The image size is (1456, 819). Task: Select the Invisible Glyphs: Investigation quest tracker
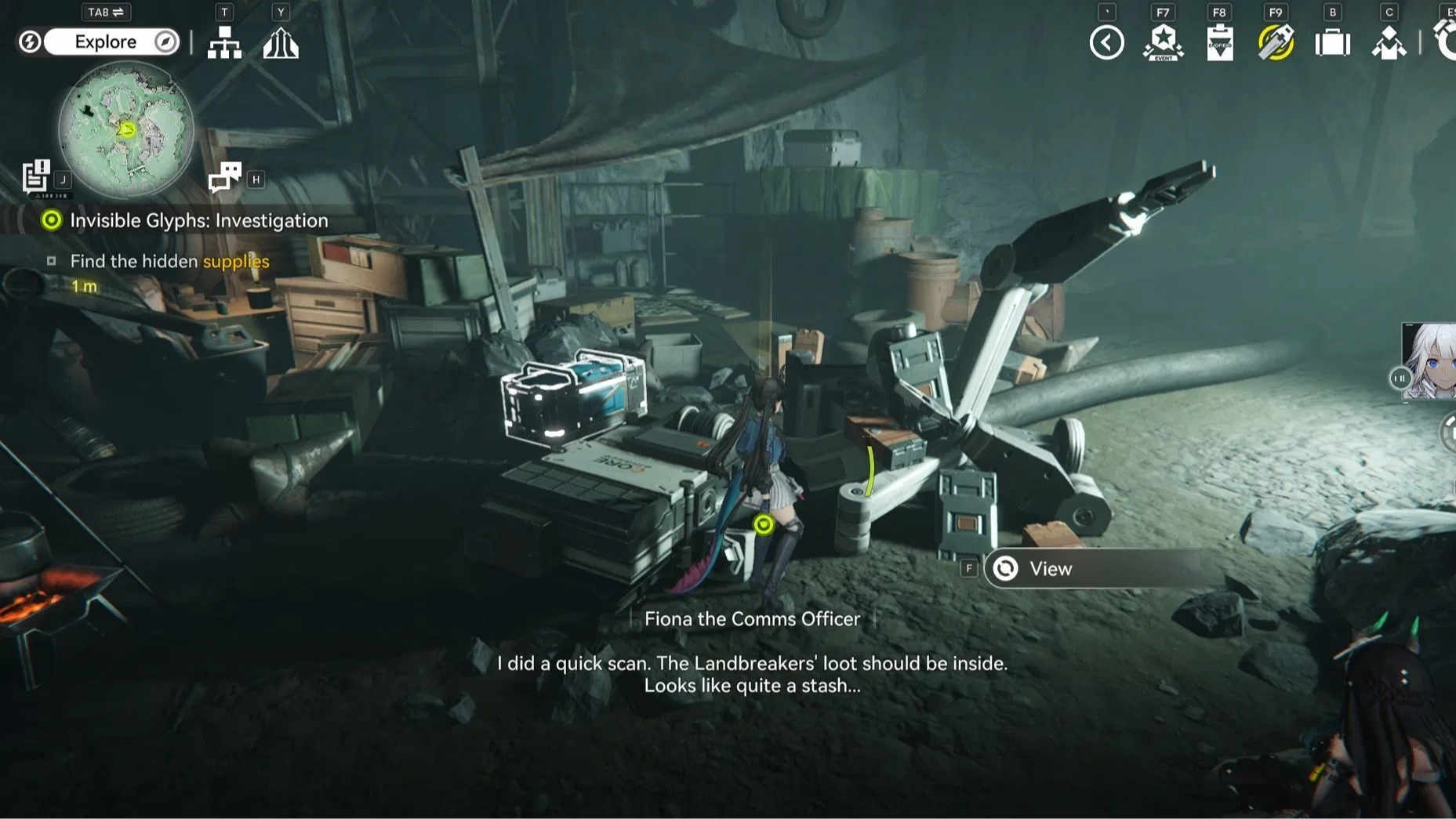click(198, 221)
